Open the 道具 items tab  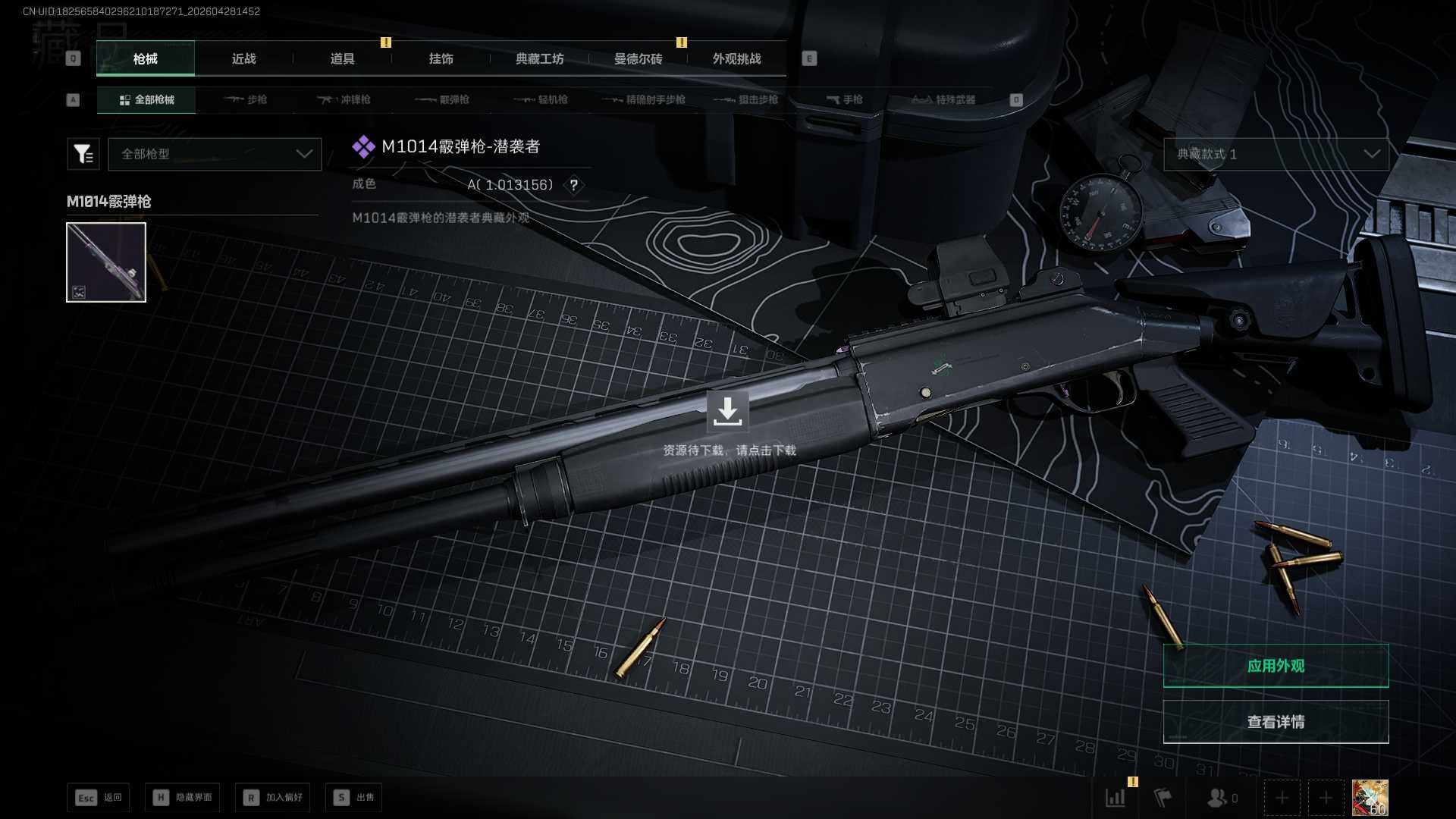tap(342, 59)
